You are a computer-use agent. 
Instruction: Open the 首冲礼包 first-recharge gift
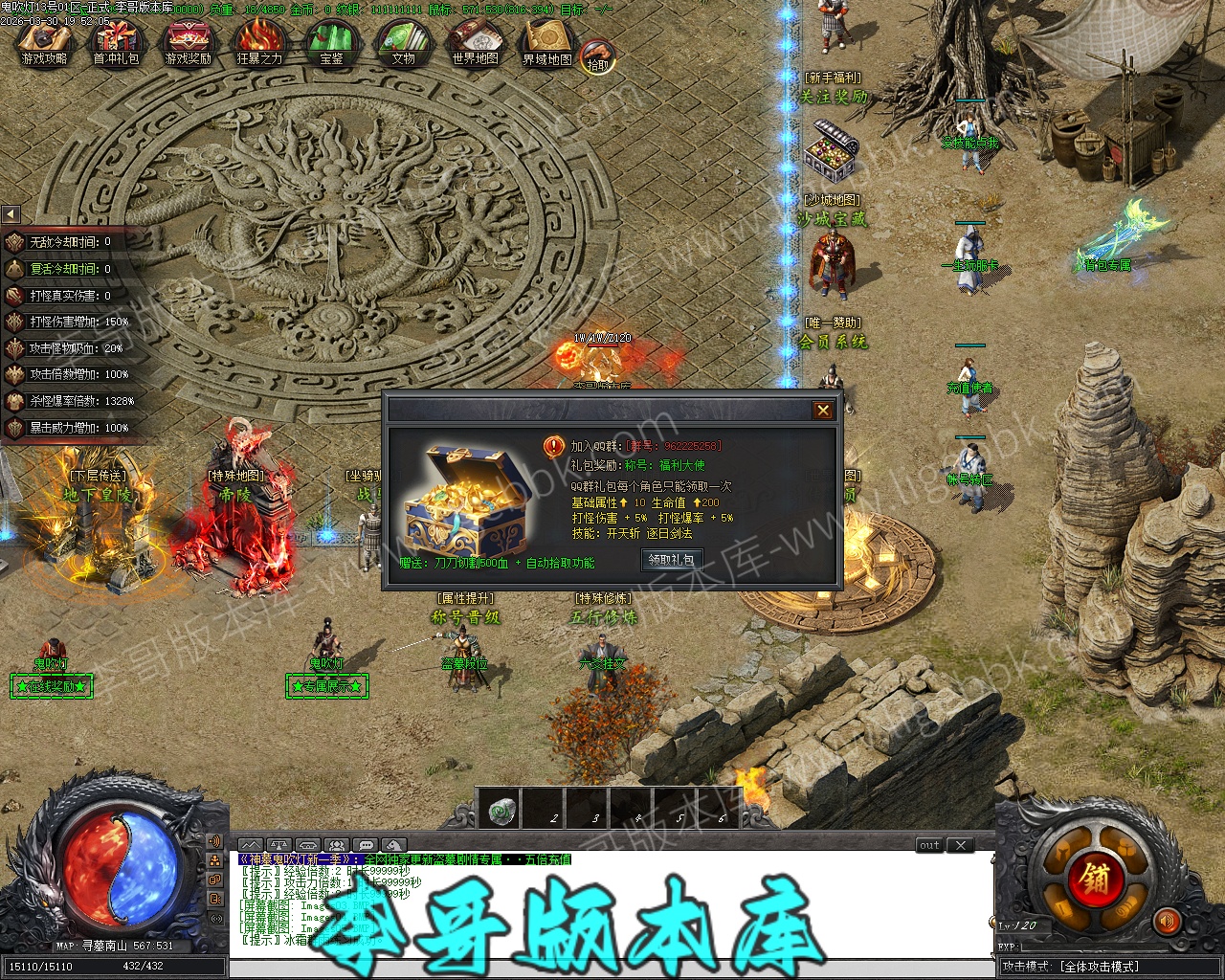coord(116,44)
